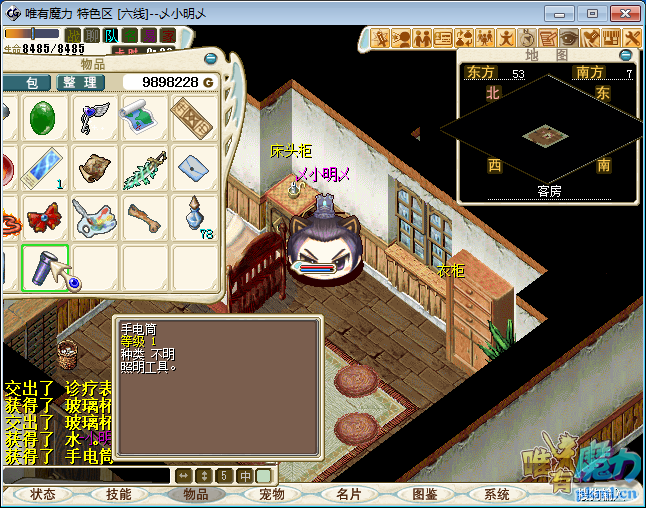Select the flashlight item slot
Viewport: 646px width, 508px height.
pos(45,268)
